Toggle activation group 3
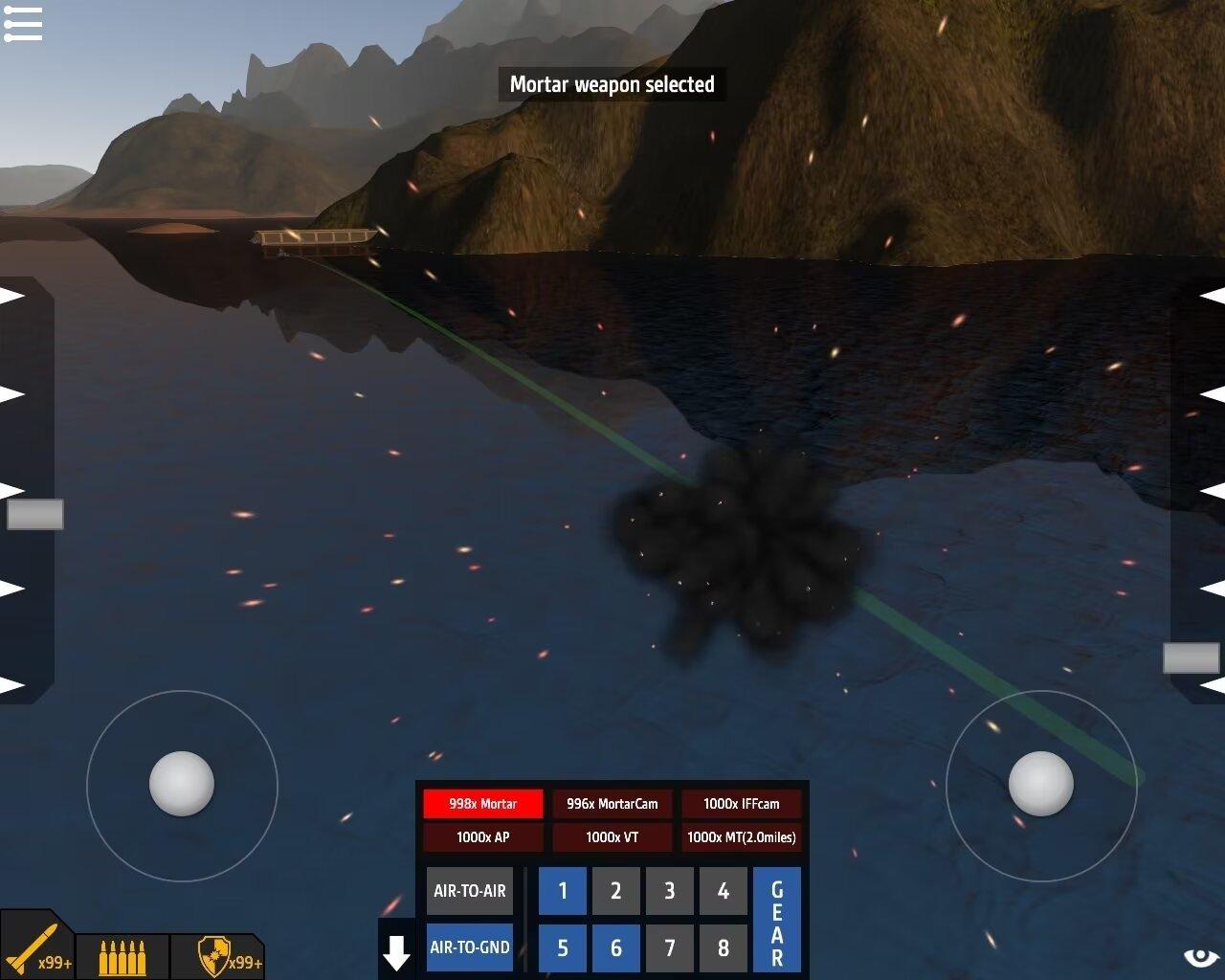The width and height of the screenshot is (1225, 980). click(670, 891)
